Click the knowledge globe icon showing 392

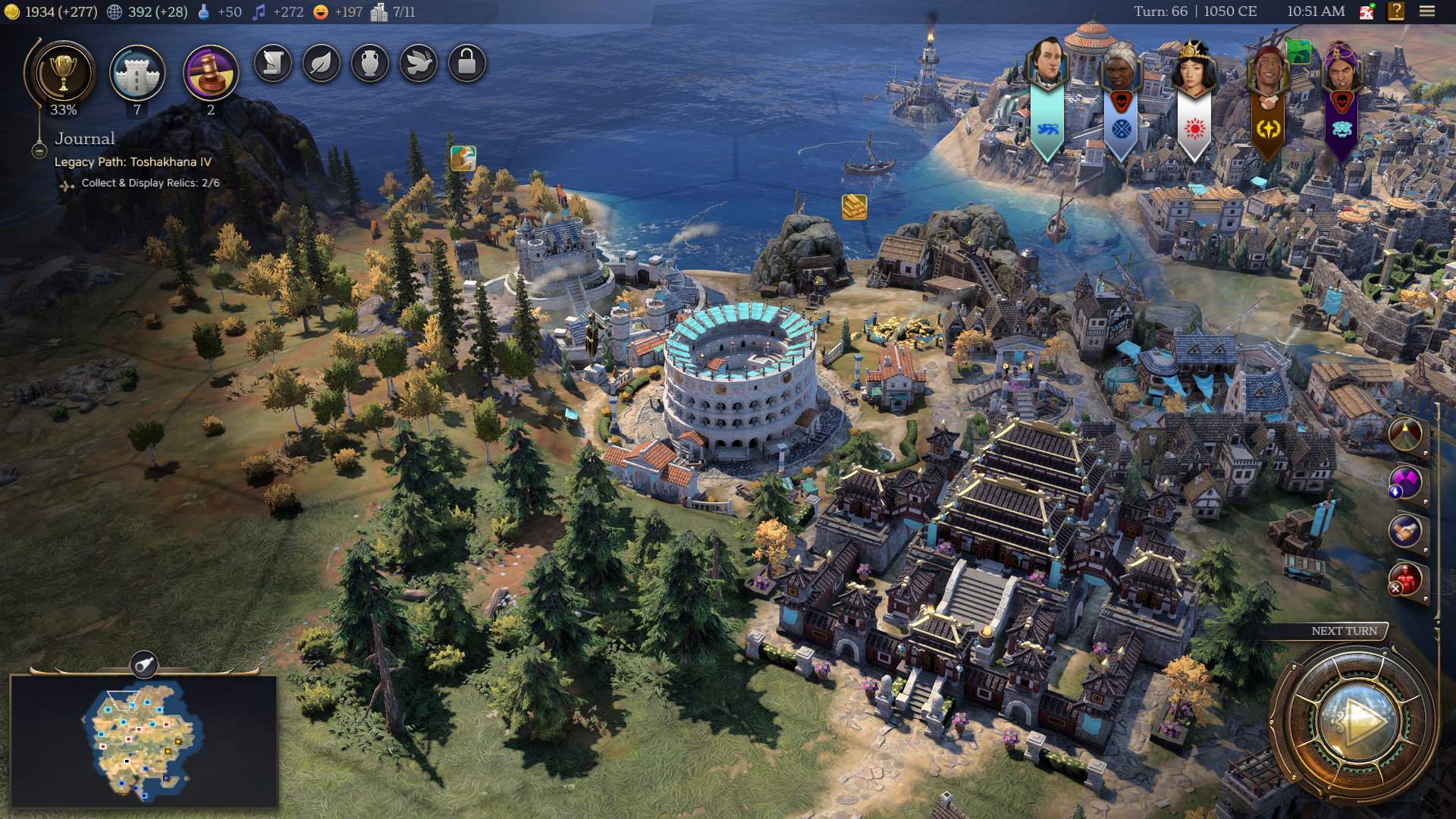114,12
